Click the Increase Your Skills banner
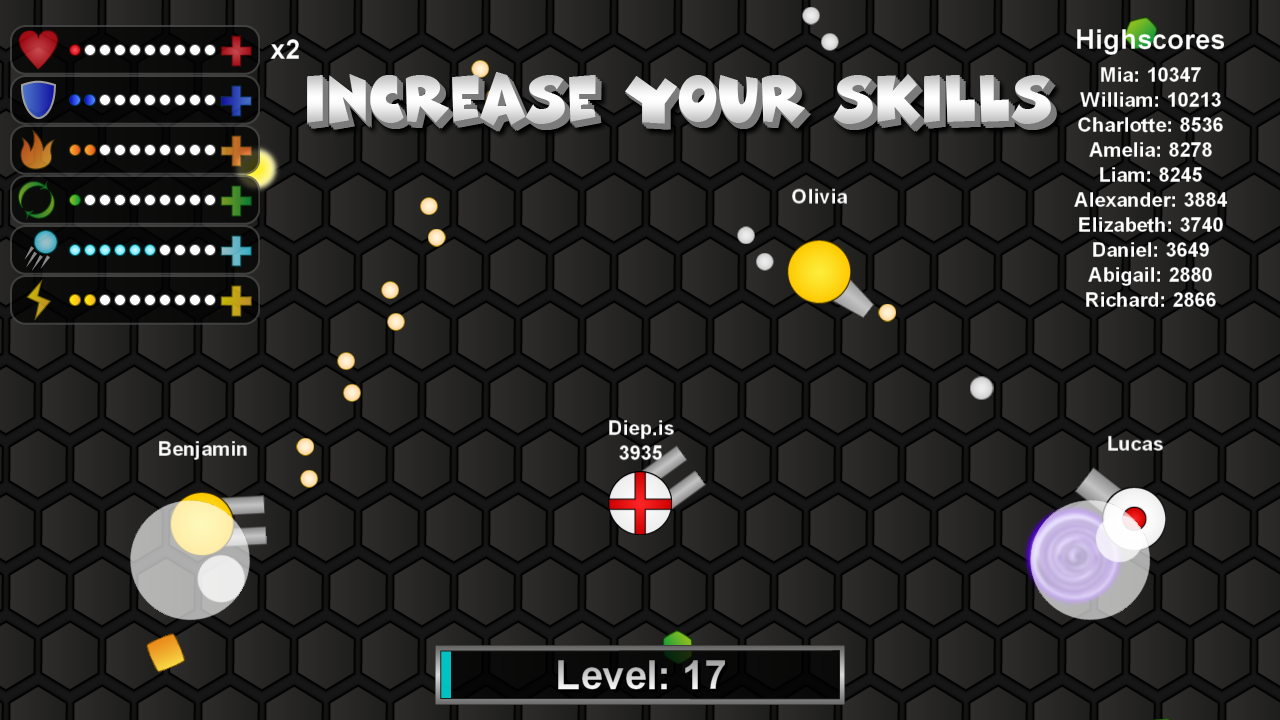Image resolution: width=1280 pixels, height=720 pixels. (680, 98)
